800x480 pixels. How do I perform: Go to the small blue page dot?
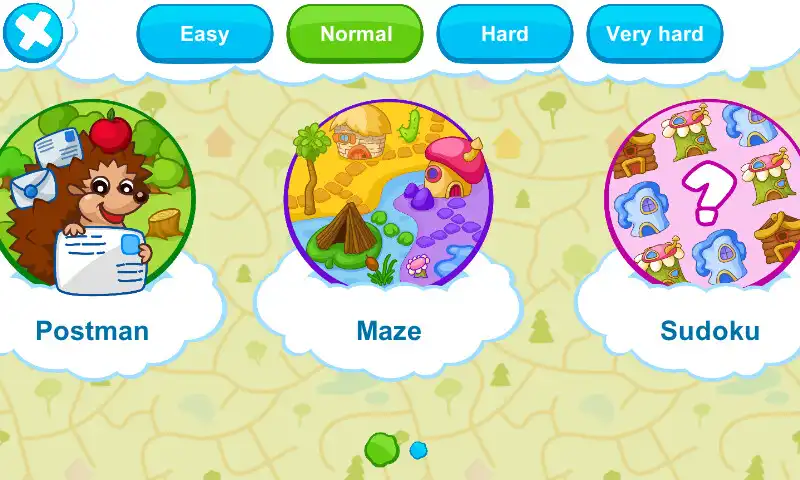click(x=418, y=450)
